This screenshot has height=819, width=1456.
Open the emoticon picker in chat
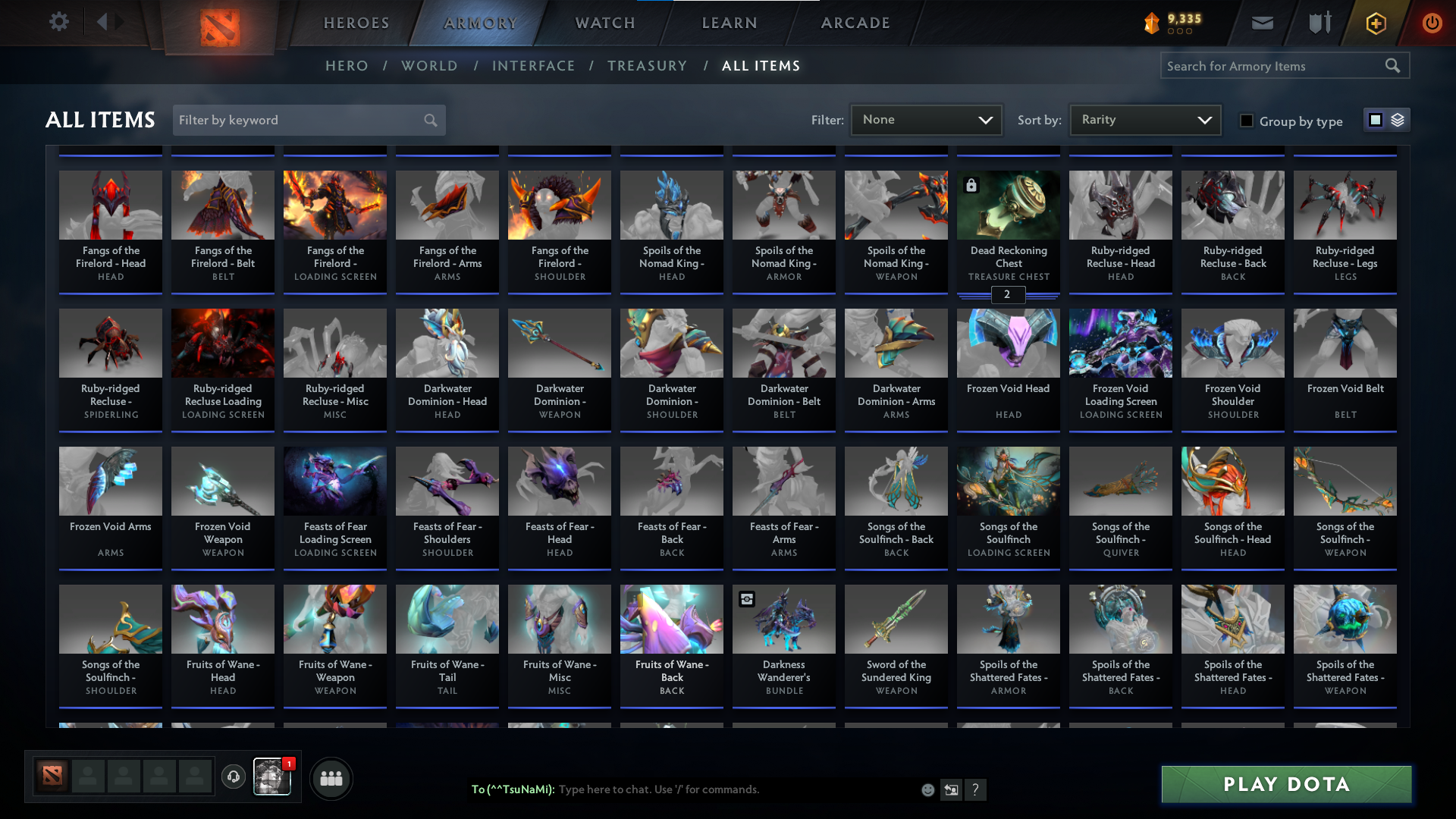[x=927, y=789]
